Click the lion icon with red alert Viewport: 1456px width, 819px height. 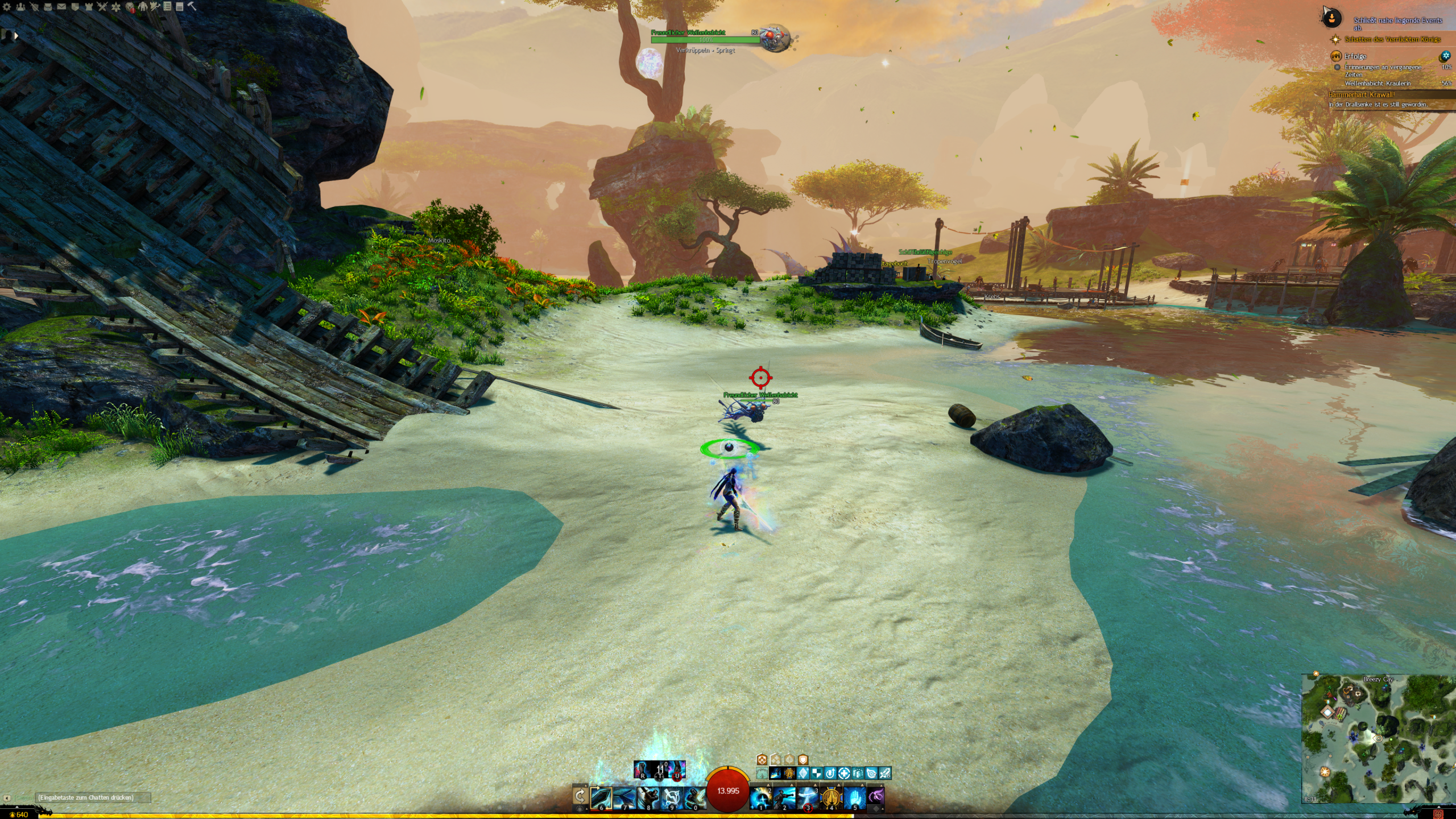click(x=130, y=7)
